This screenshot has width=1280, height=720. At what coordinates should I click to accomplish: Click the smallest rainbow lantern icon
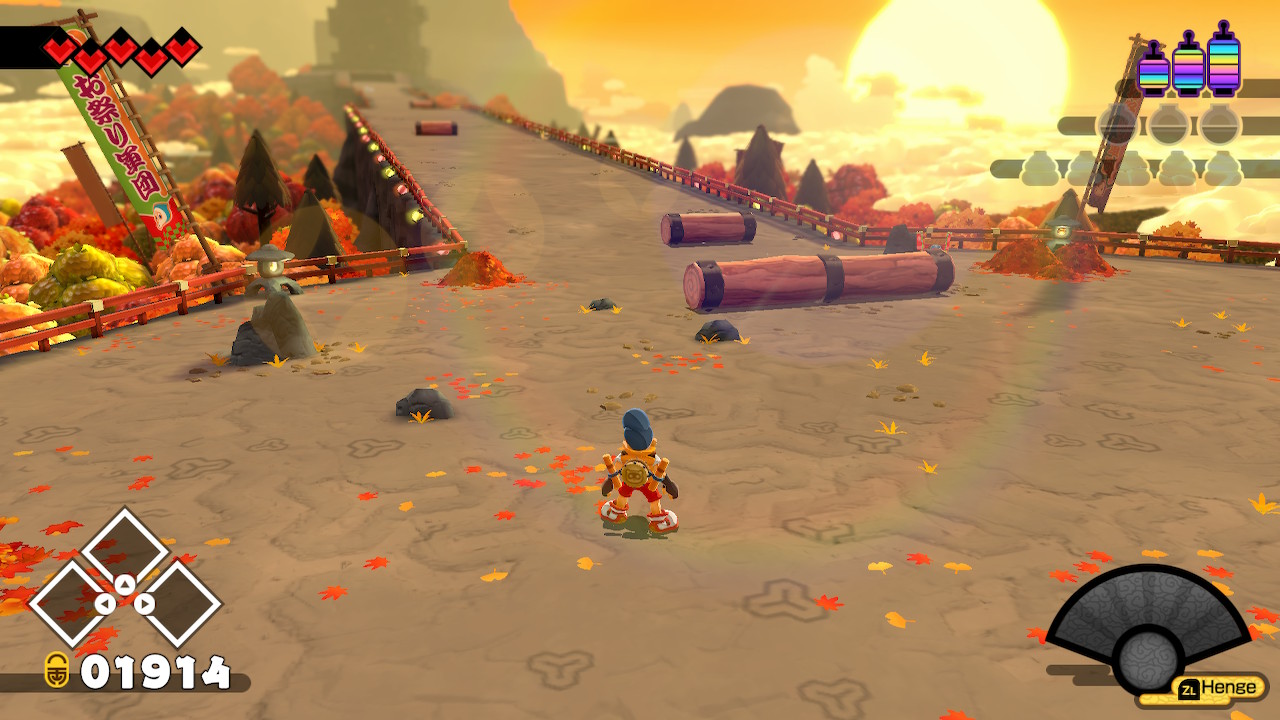(1153, 70)
